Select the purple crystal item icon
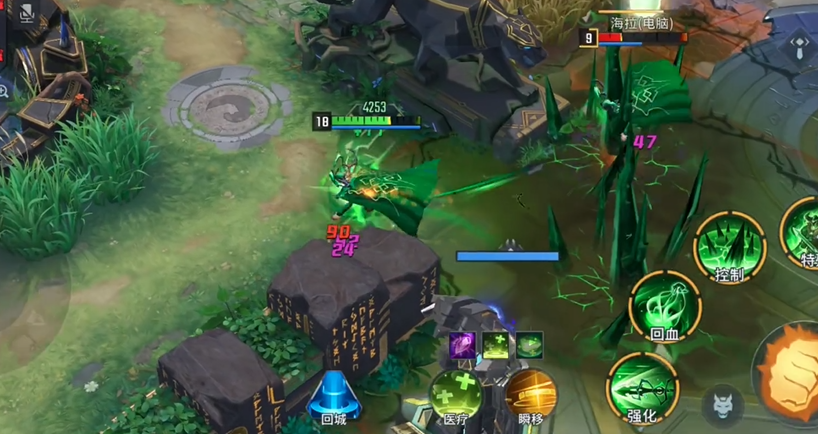Viewport: 818px width, 434px height. pos(461,345)
